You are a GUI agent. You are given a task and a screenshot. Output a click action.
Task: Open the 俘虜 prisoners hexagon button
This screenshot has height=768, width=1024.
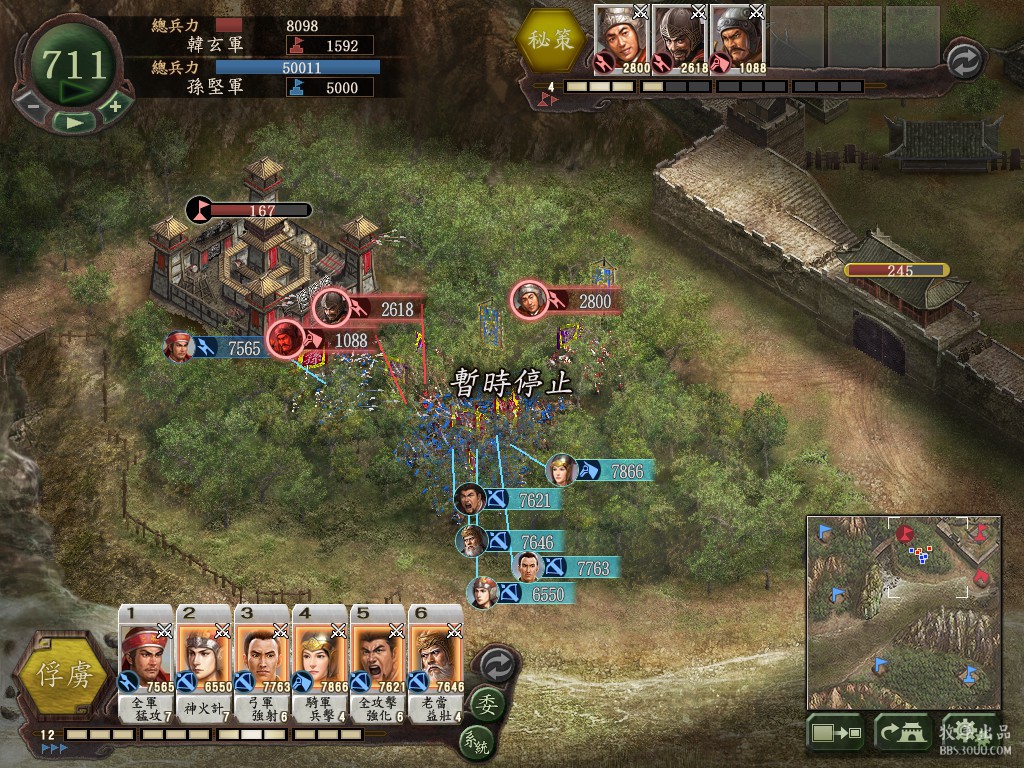pos(63,675)
